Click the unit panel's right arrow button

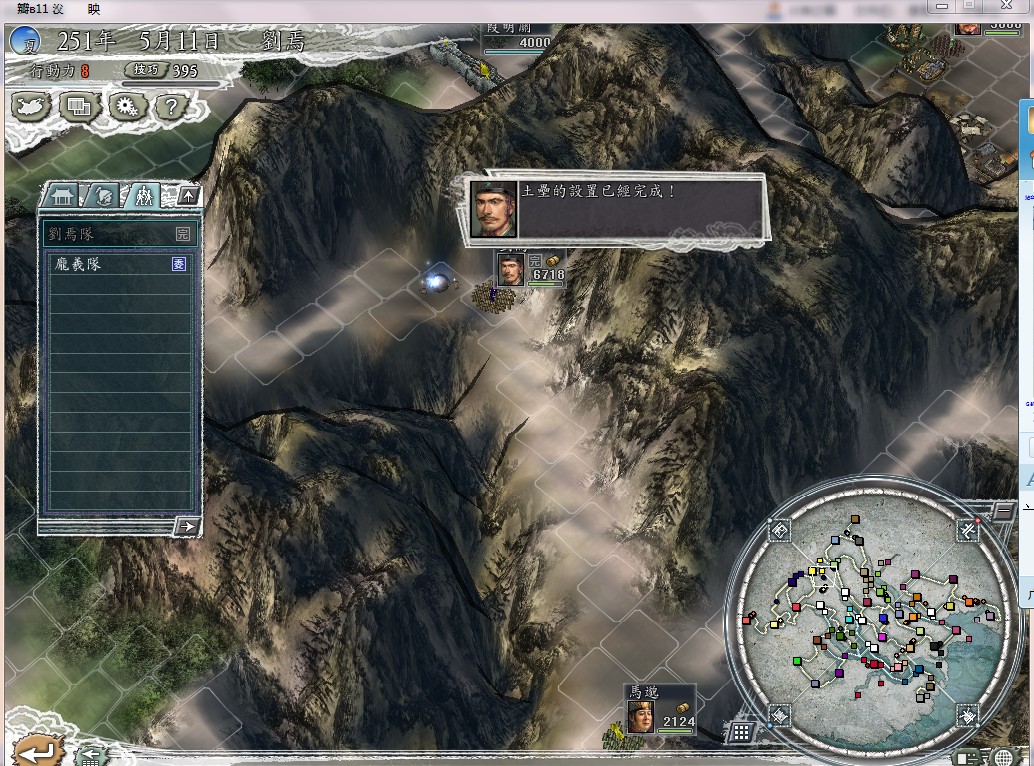click(186, 526)
